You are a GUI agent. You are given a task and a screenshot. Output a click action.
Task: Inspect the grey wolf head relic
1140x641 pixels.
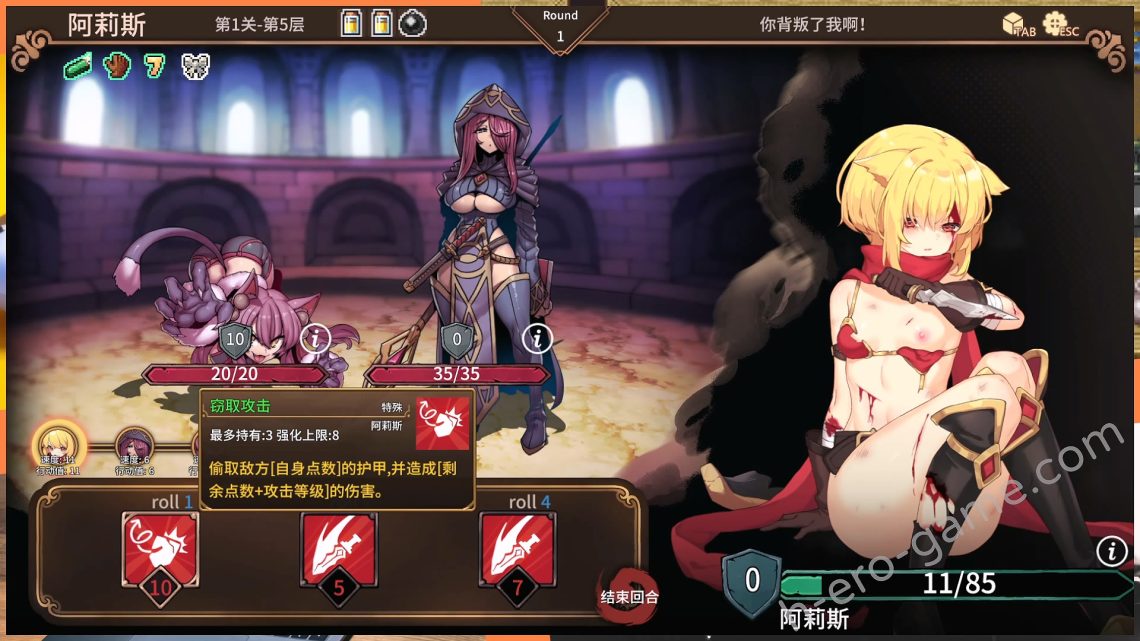195,66
